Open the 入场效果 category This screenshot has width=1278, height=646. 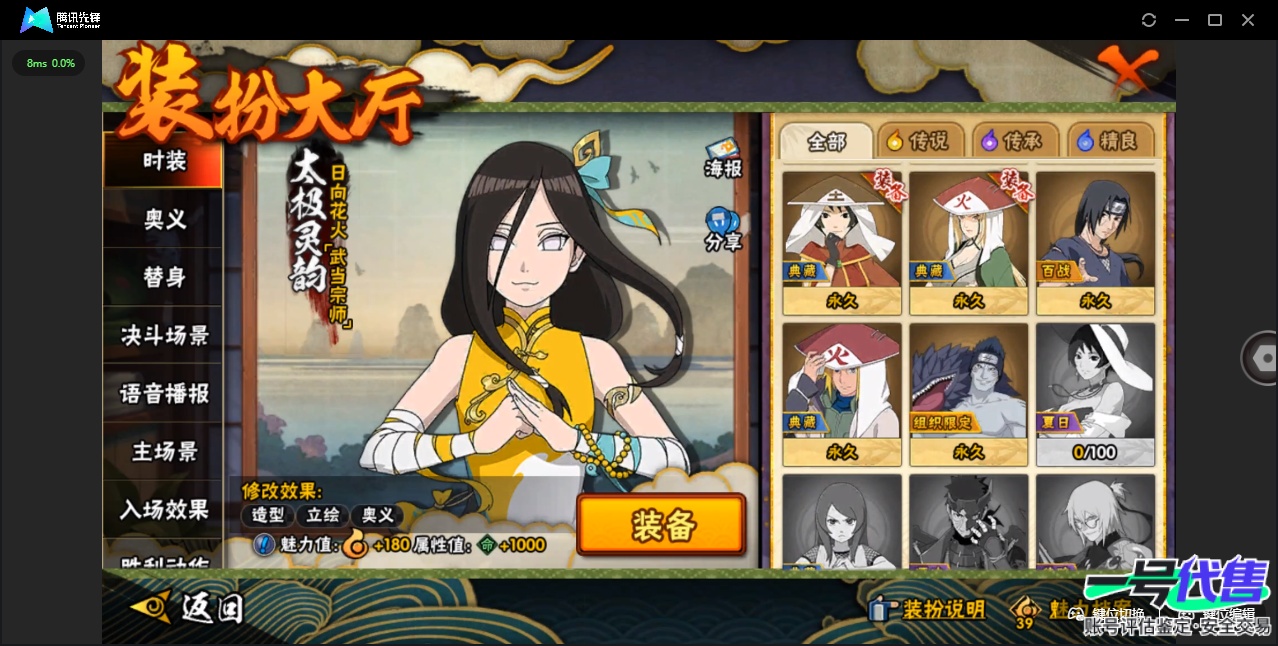pyautogui.click(x=164, y=510)
